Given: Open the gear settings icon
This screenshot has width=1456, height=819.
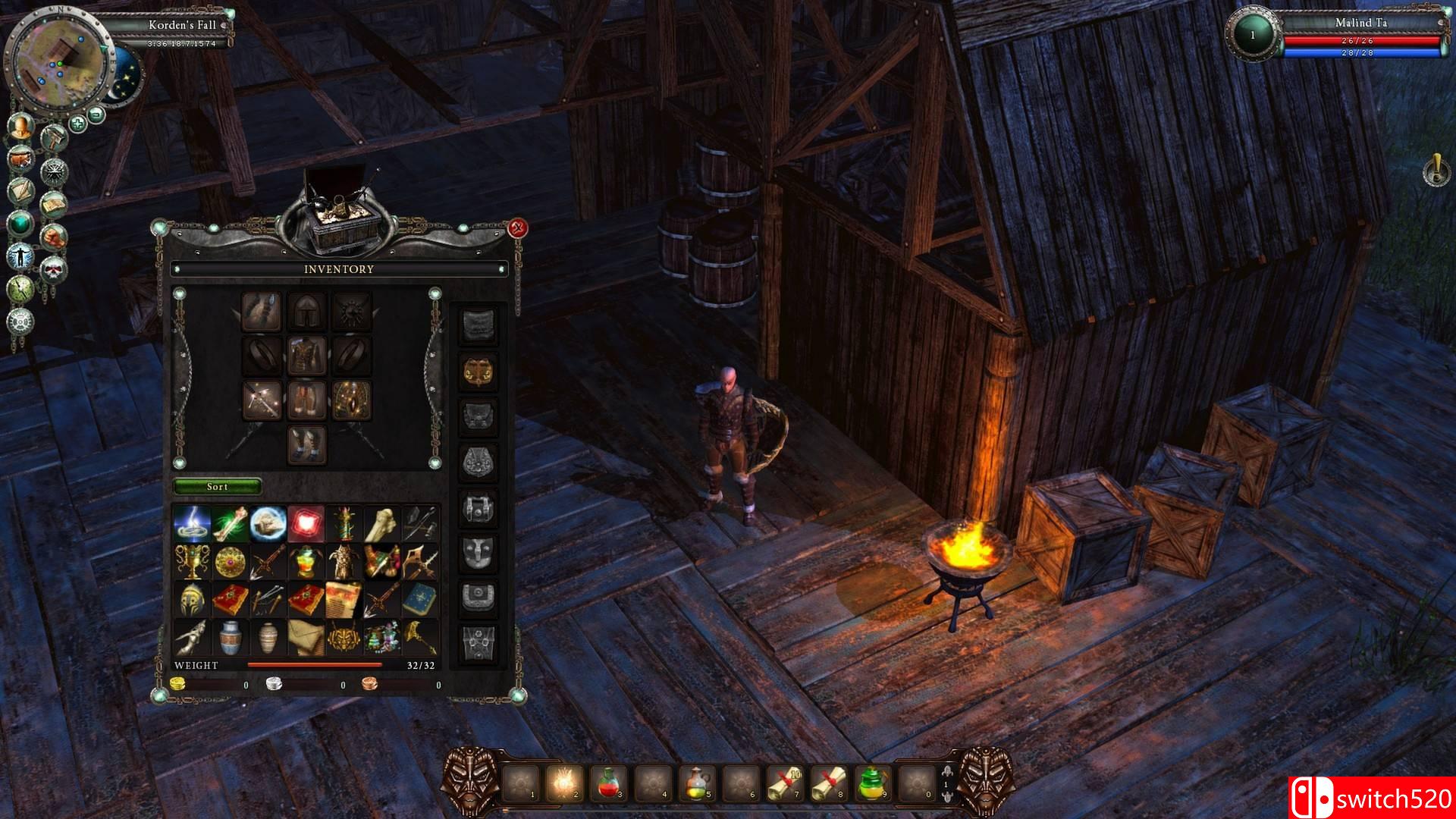Looking at the screenshot, I should pyautogui.click(x=20, y=321).
